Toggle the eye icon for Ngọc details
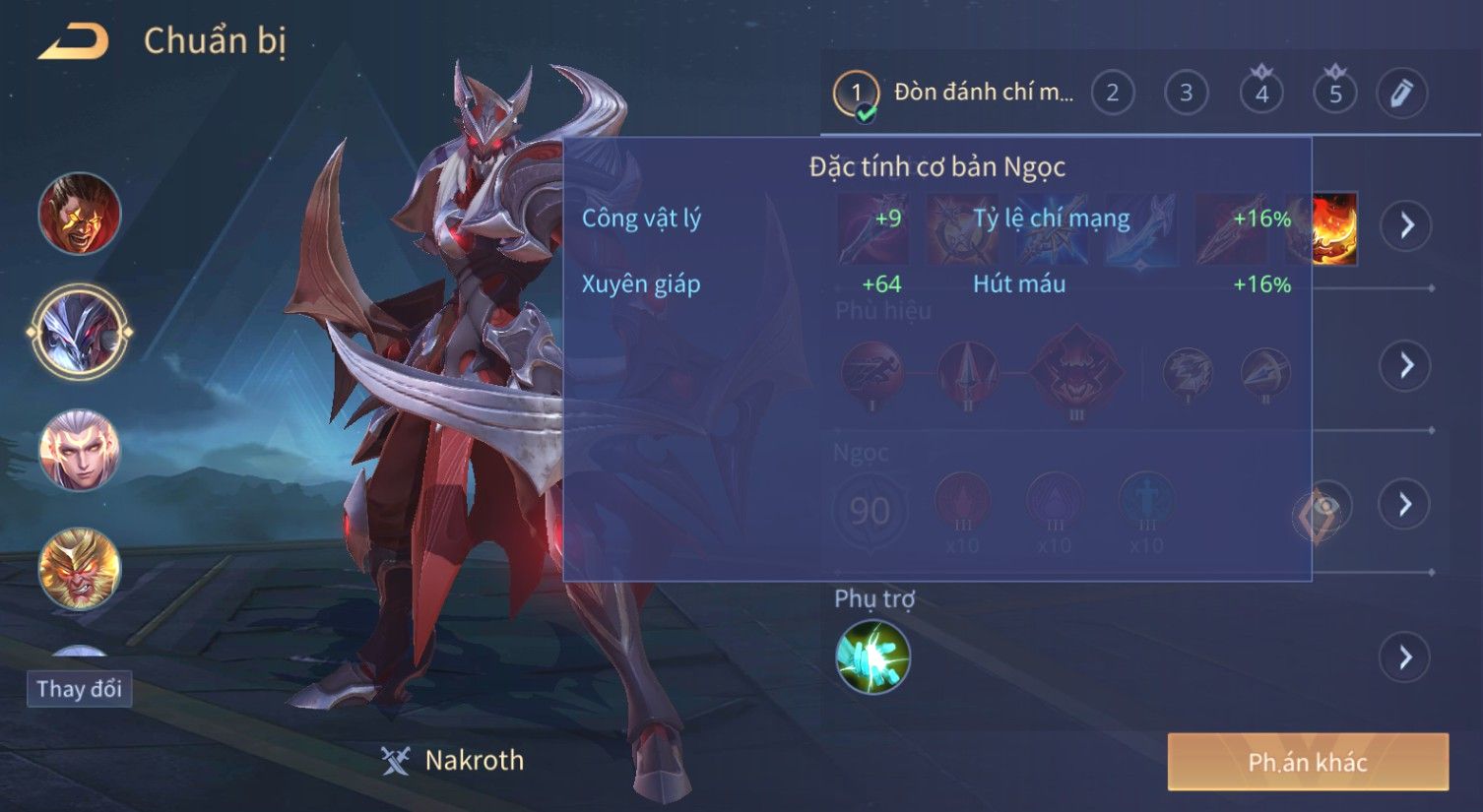 pyautogui.click(x=1322, y=507)
